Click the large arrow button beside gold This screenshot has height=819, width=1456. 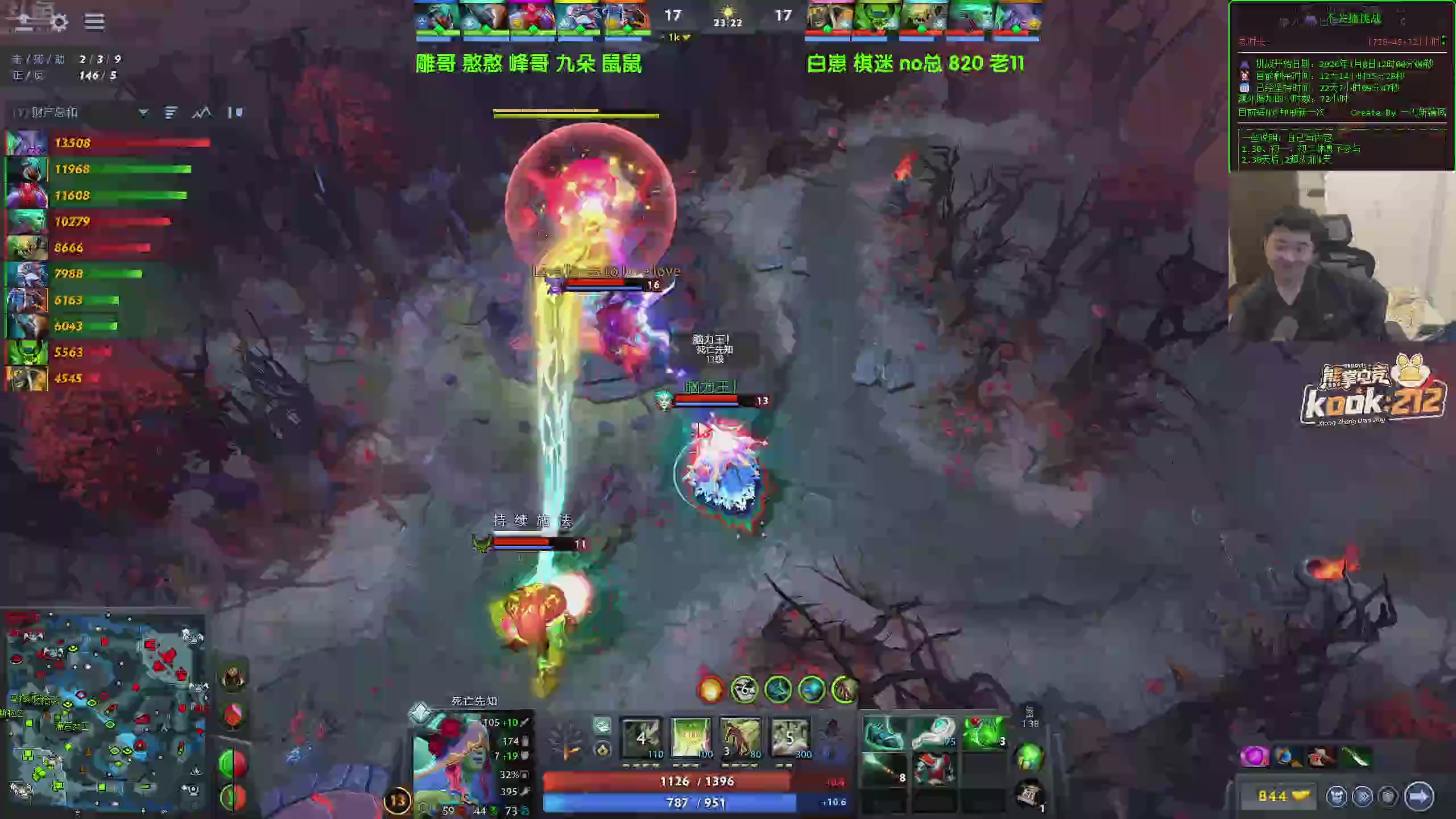1418,796
